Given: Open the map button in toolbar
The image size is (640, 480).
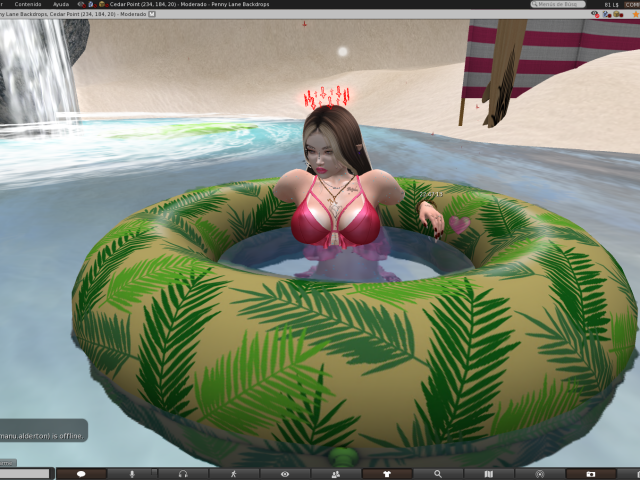Looking at the screenshot, I should click(x=489, y=474).
